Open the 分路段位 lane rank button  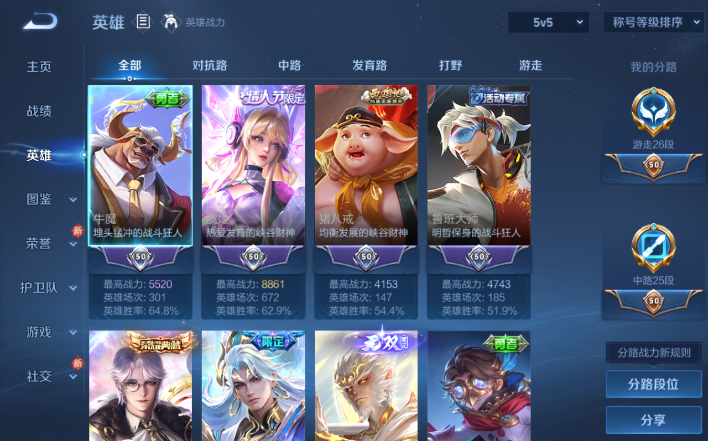pos(653,384)
